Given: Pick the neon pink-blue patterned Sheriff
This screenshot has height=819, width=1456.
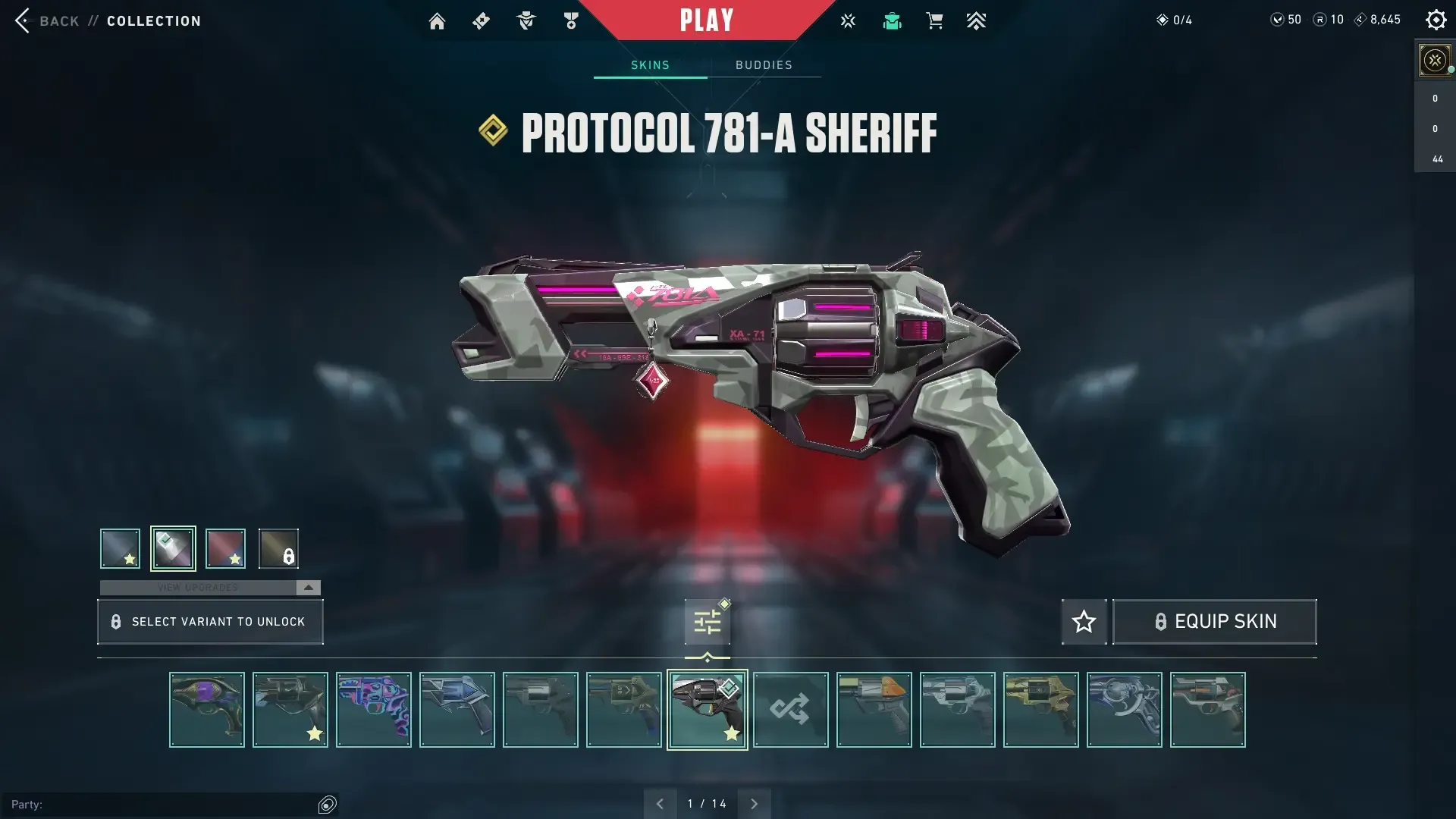Looking at the screenshot, I should (x=373, y=710).
